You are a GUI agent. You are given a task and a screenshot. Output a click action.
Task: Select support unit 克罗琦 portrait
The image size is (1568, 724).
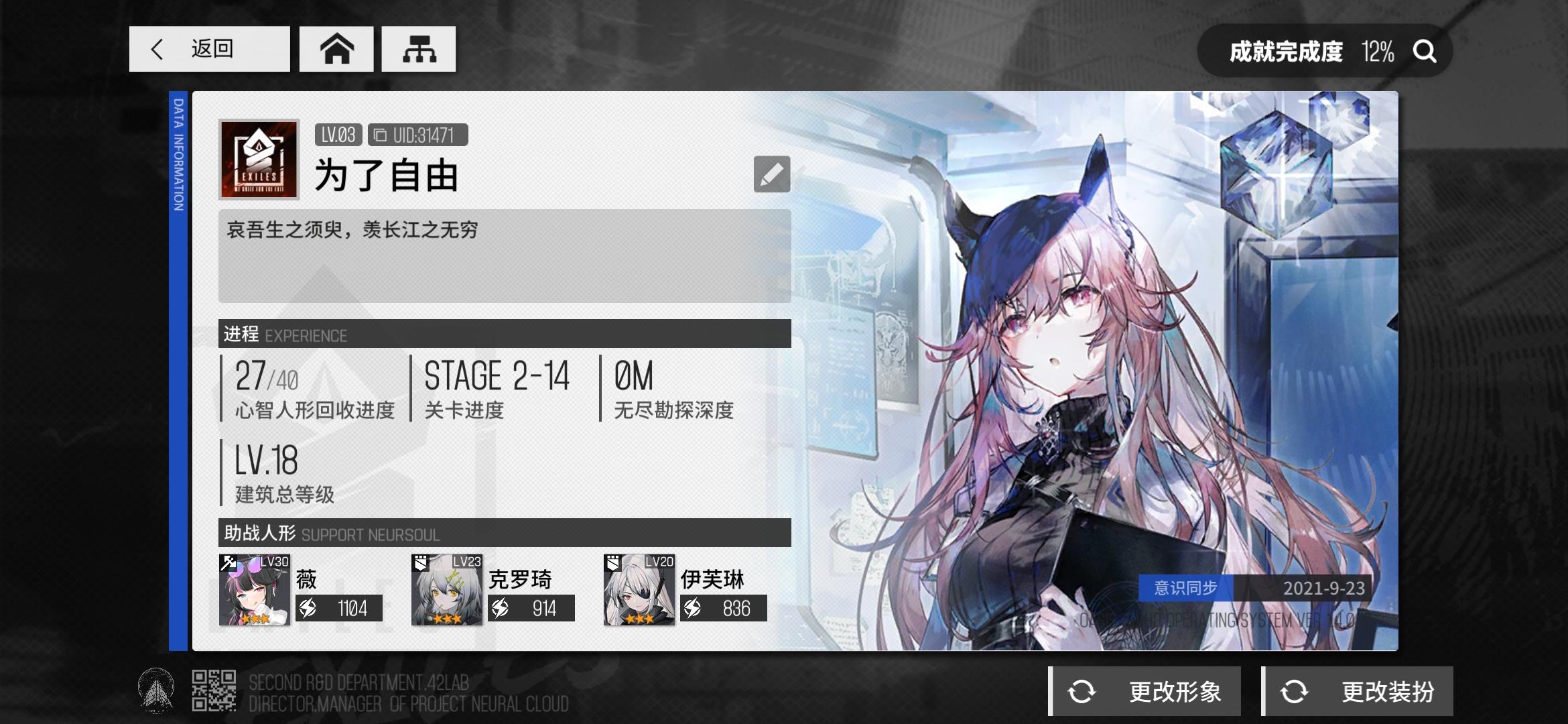click(446, 590)
